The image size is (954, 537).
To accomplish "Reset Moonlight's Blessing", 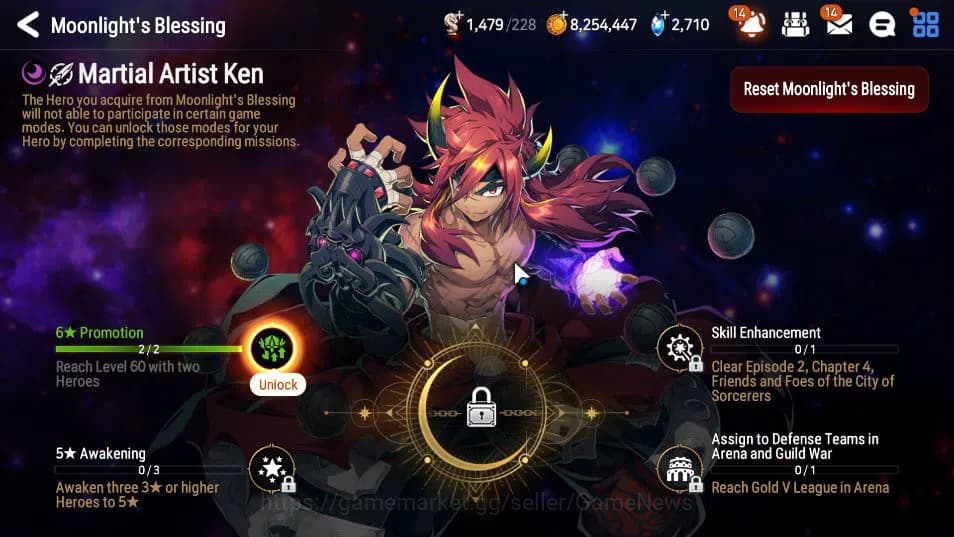I will (x=828, y=89).
